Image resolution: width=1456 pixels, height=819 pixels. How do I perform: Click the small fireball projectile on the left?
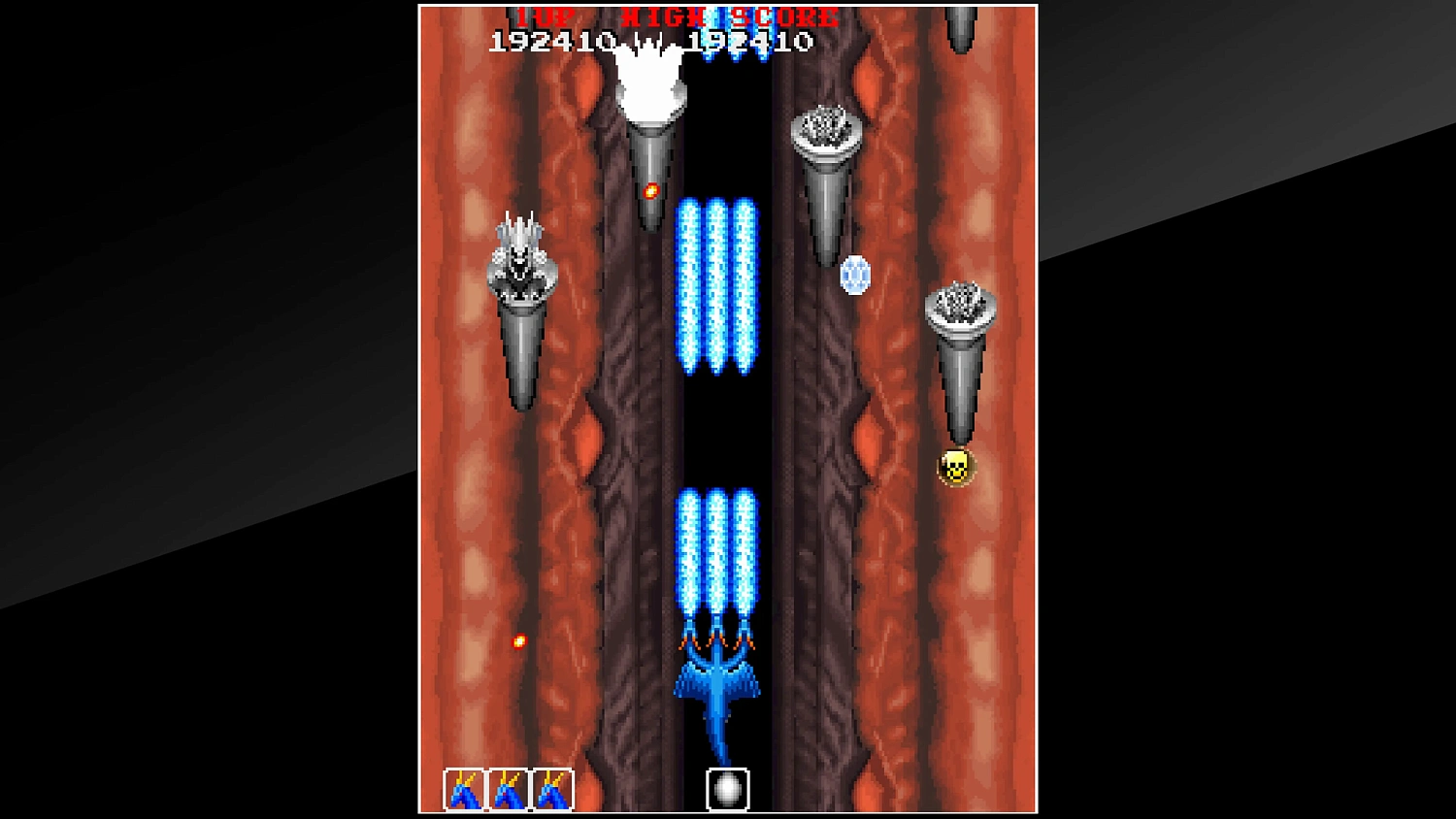pos(520,640)
